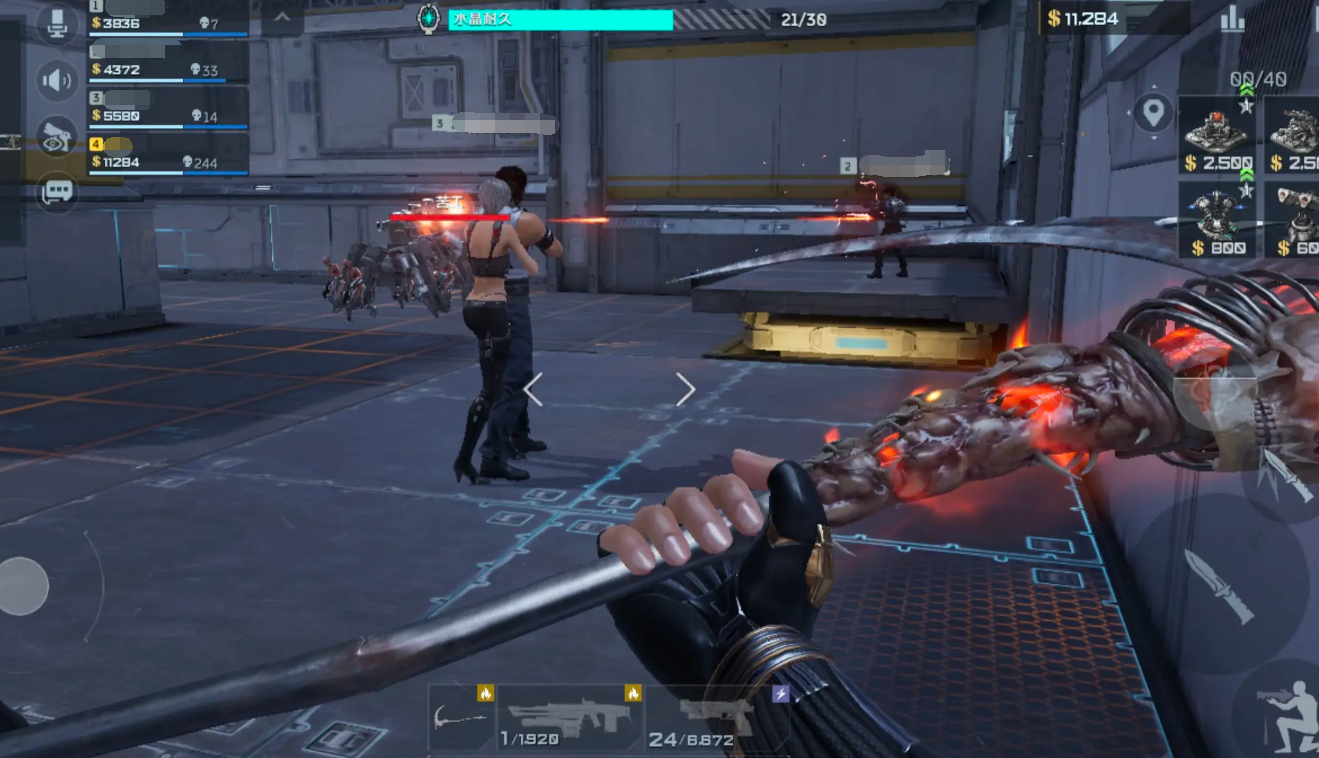
Task: Tap the right arrow beside the crosshair
Action: point(685,390)
